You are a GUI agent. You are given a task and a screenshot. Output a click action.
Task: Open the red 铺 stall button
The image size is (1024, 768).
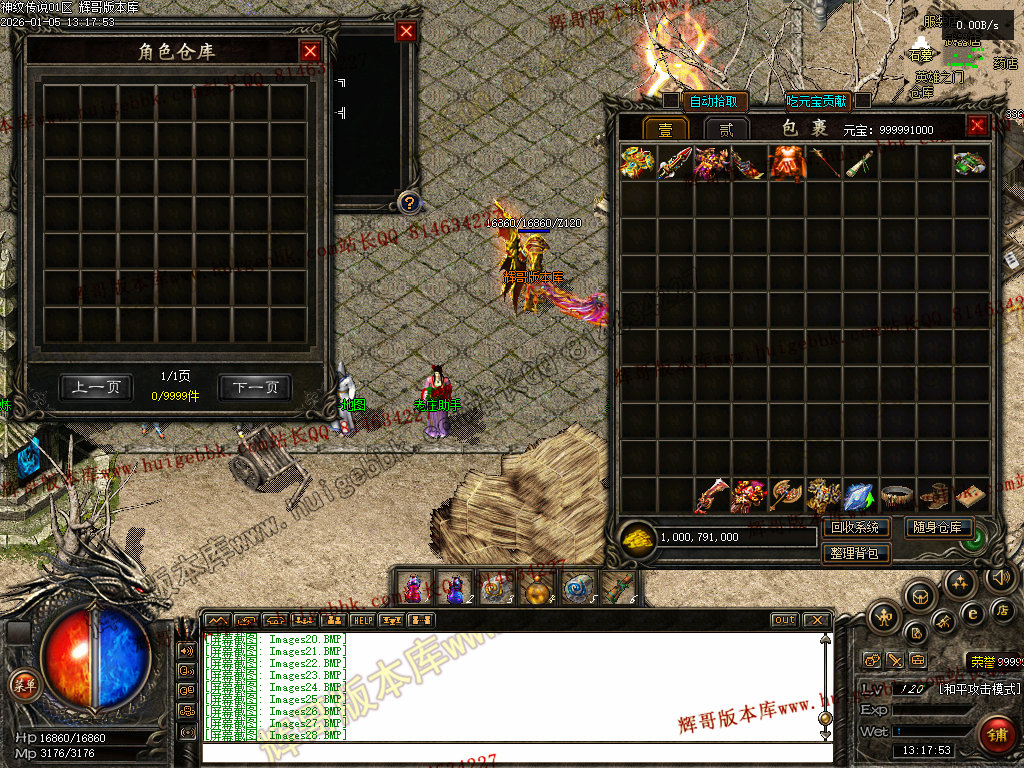coord(996,735)
